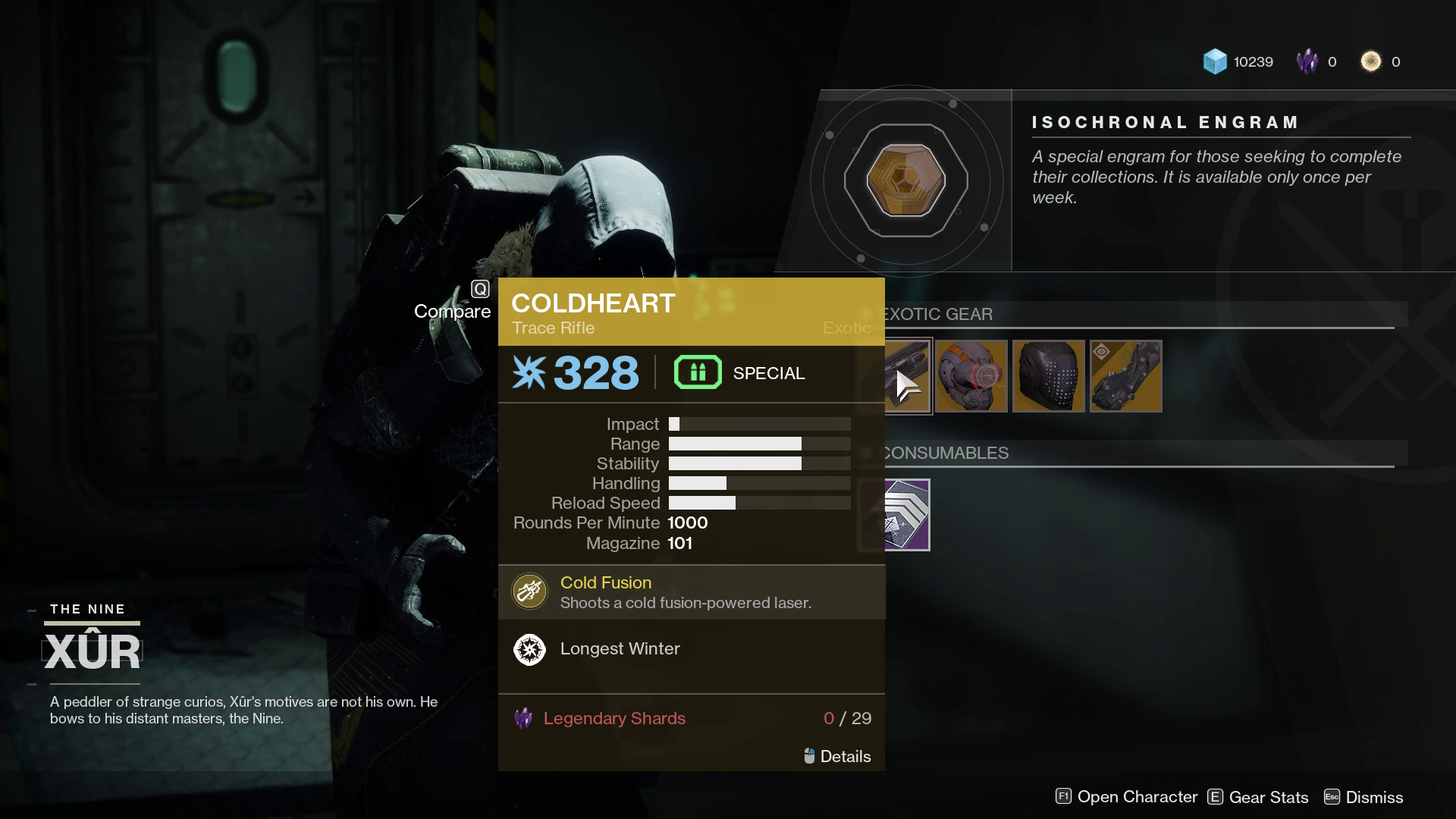
Task: Choose the purple consumable with silver chevrons
Action: [x=907, y=515]
